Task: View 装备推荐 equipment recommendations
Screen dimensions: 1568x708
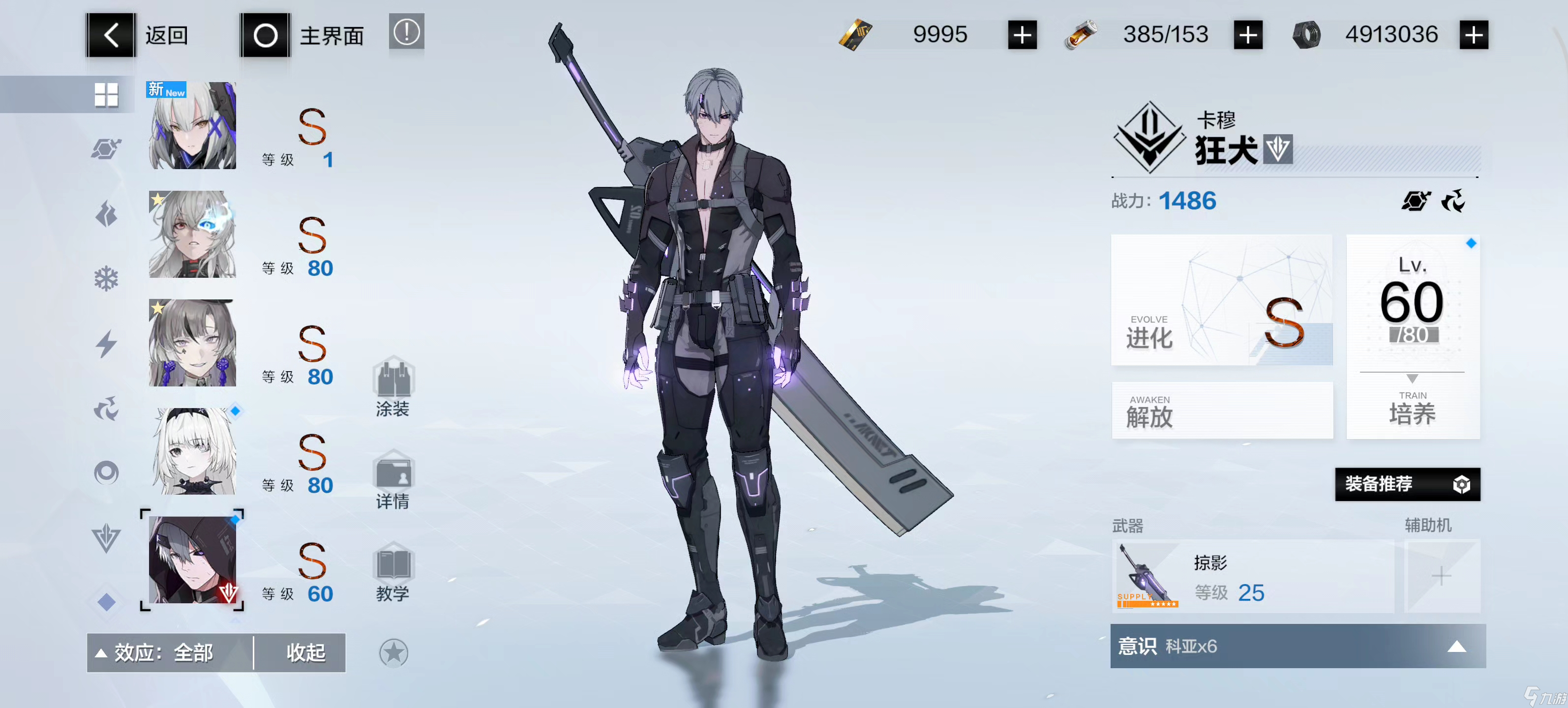Action: pyautogui.click(x=1407, y=484)
